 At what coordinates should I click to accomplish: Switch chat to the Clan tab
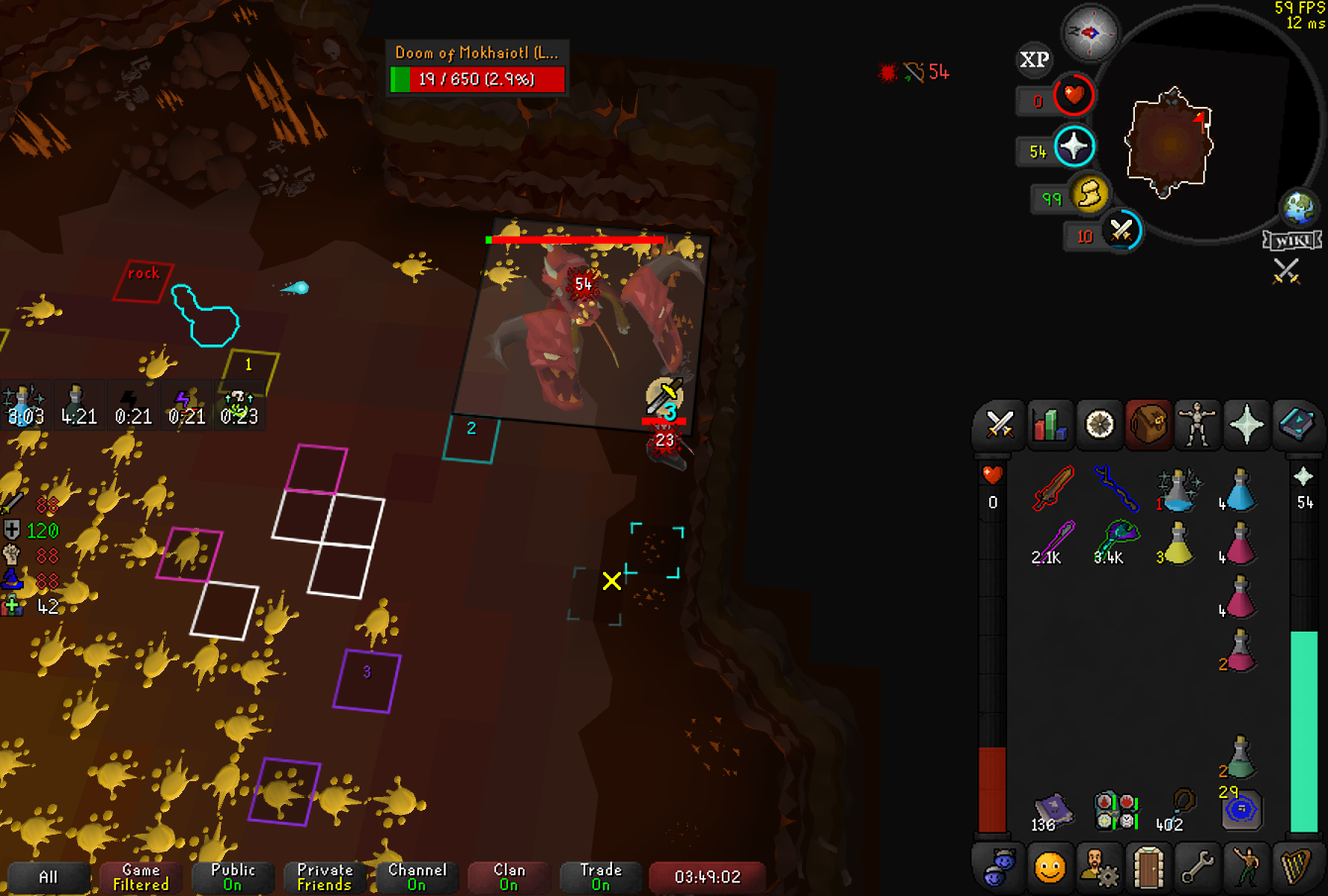coord(509,877)
